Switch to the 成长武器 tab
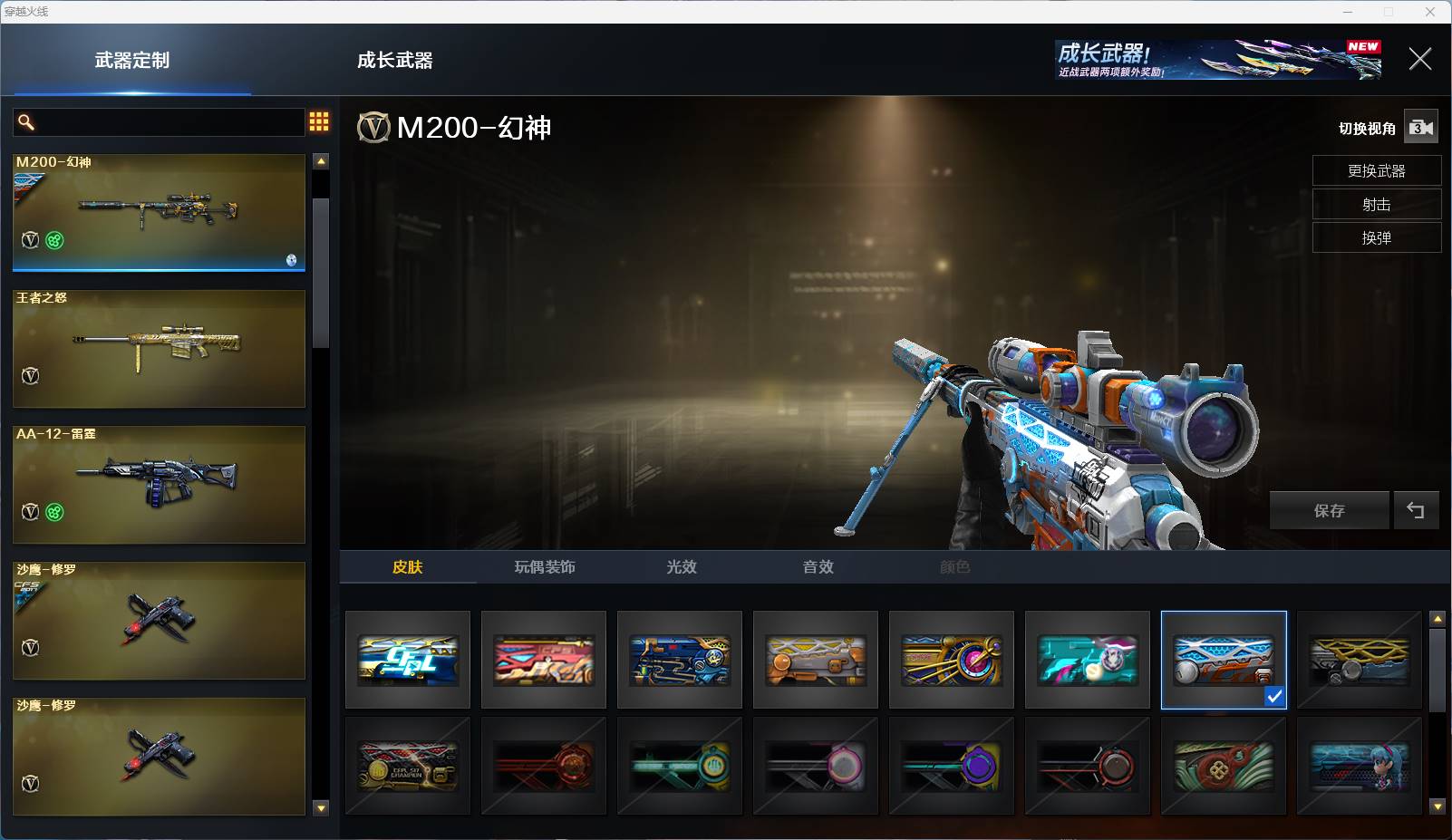The image size is (1452, 840). 394,61
